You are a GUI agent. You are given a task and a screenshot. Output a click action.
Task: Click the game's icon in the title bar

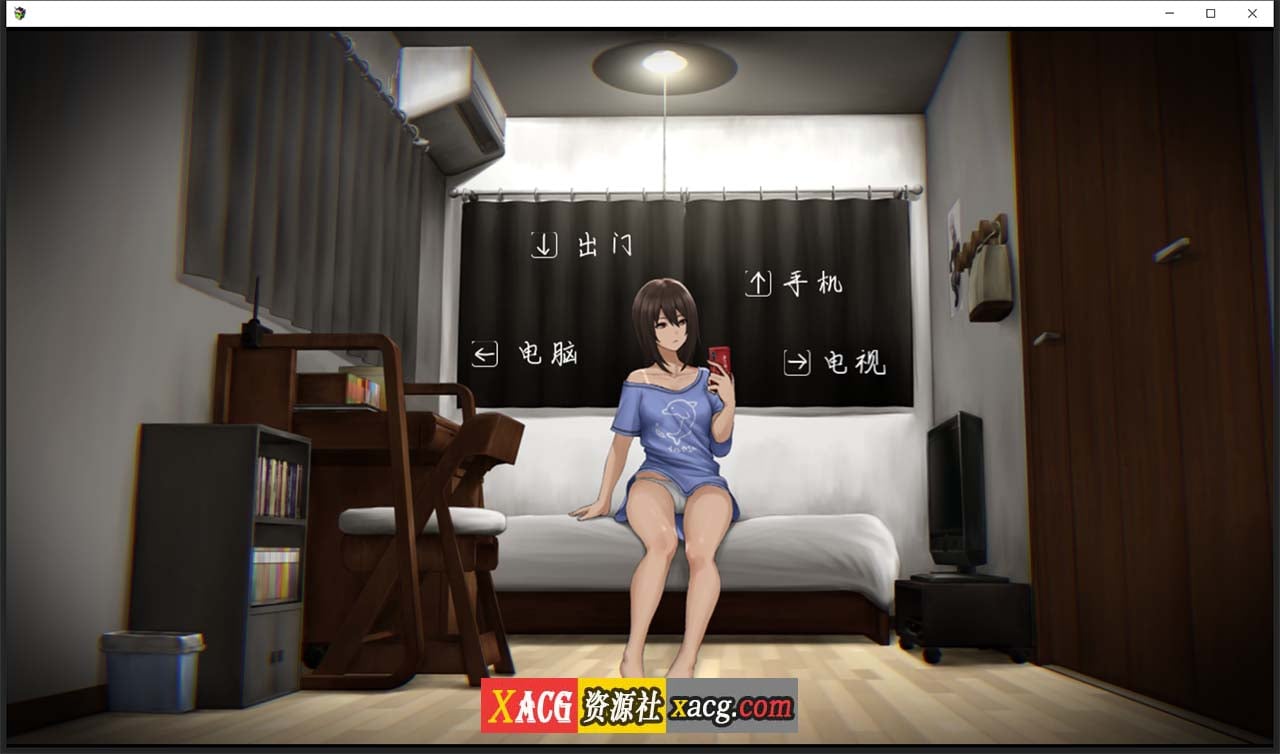(x=22, y=13)
